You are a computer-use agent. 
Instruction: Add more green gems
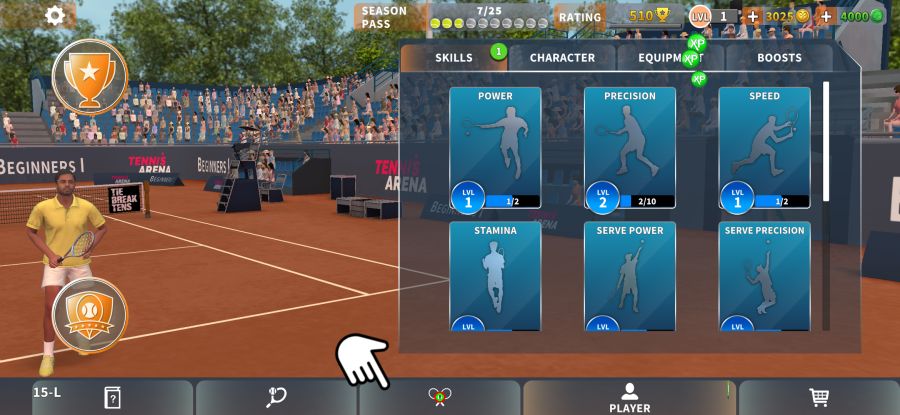[826, 16]
